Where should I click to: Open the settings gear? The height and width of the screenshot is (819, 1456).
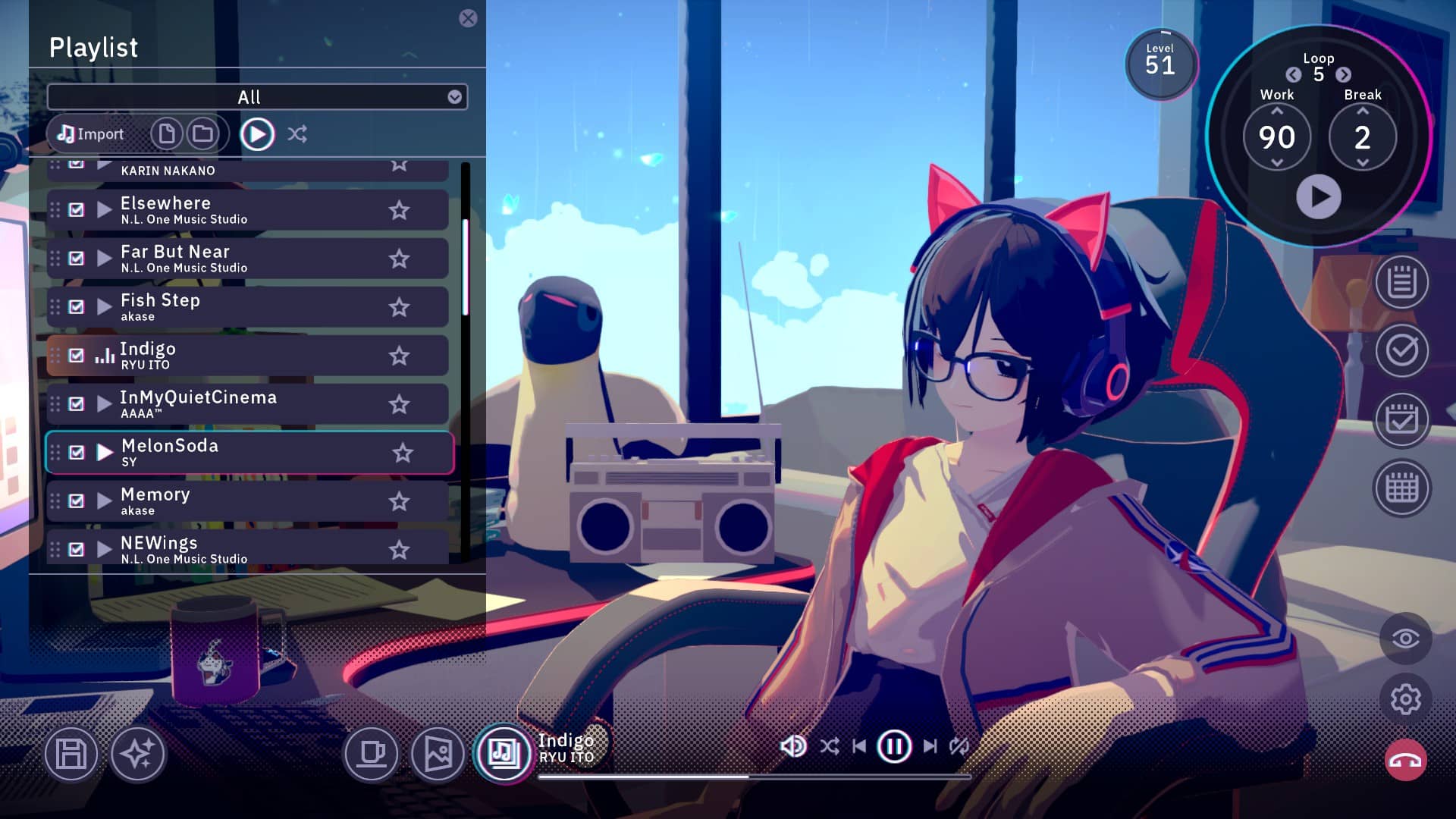(1405, 699)
